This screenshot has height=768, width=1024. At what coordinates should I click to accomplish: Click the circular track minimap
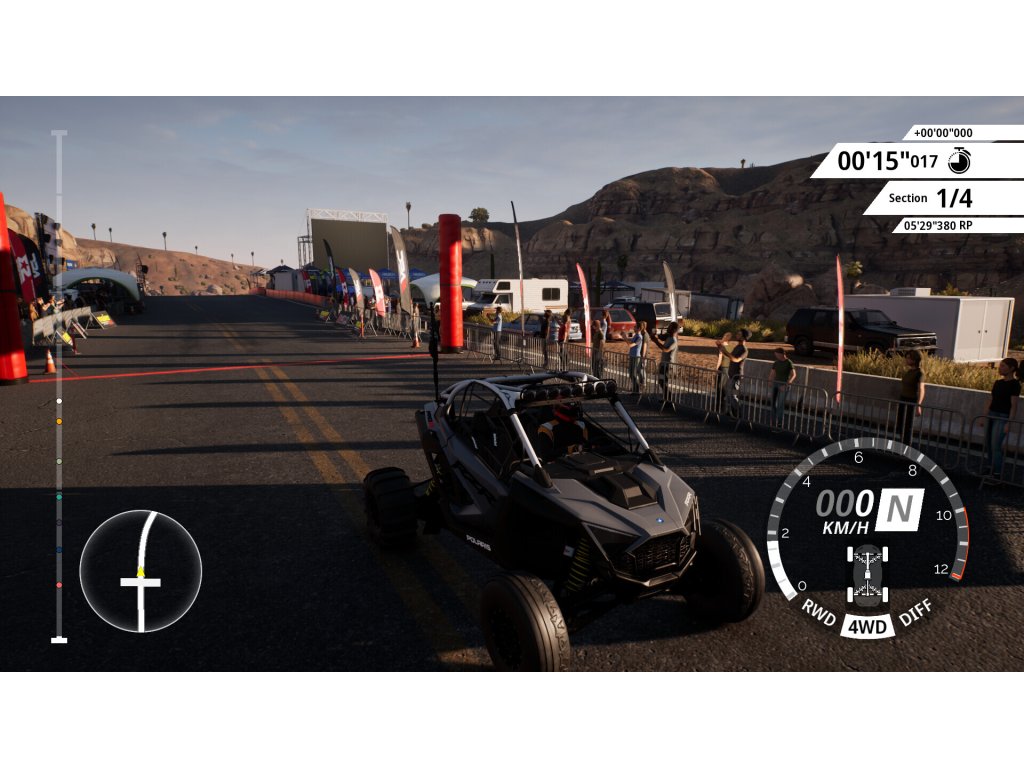click(x=141, y=571)
